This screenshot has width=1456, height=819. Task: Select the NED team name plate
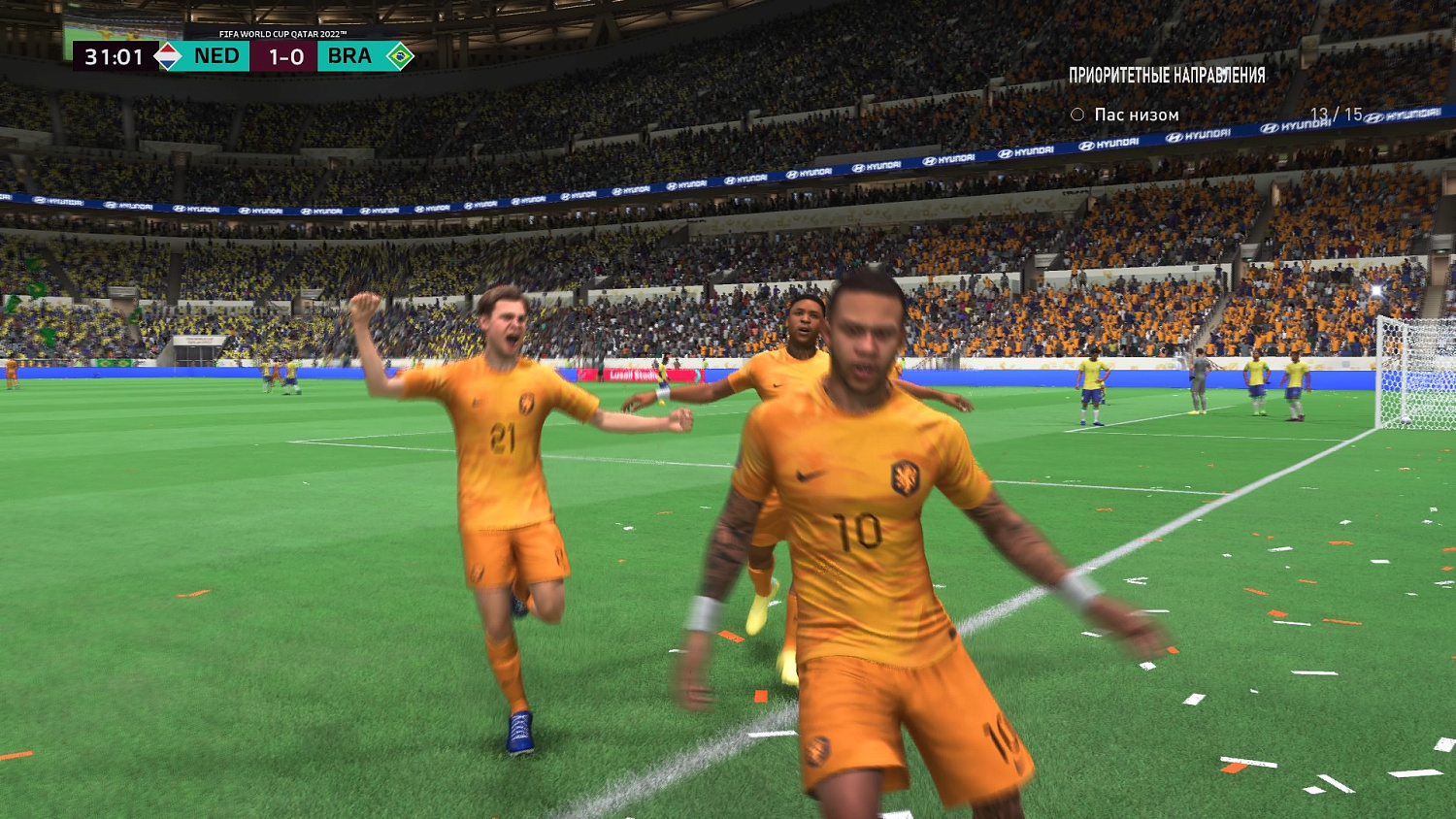click(x=217, y=55)
